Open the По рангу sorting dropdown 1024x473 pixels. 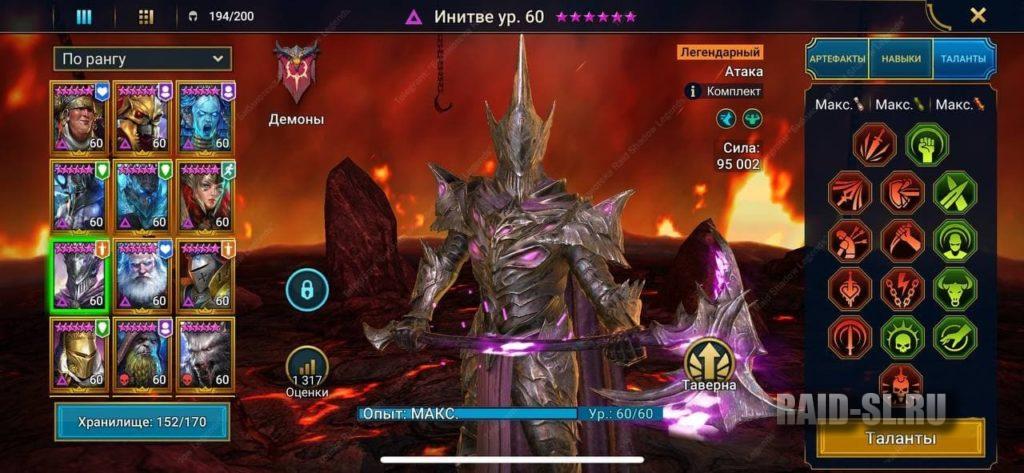(x=143, y=59)
